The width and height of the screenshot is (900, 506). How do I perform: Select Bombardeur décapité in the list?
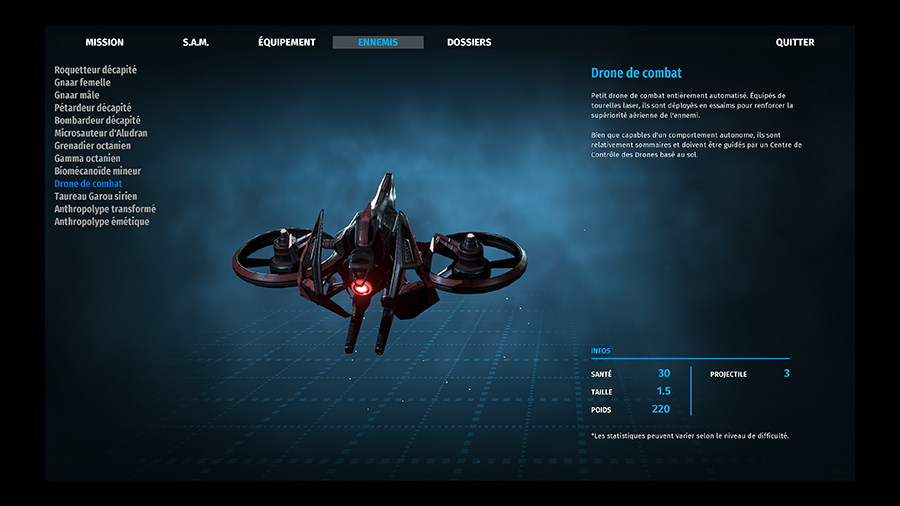[x=97, y=120]
